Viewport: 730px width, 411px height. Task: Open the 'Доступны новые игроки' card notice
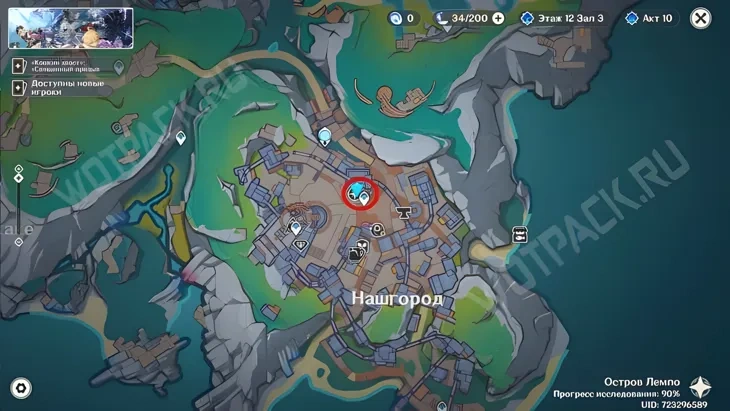click(60, 87)
